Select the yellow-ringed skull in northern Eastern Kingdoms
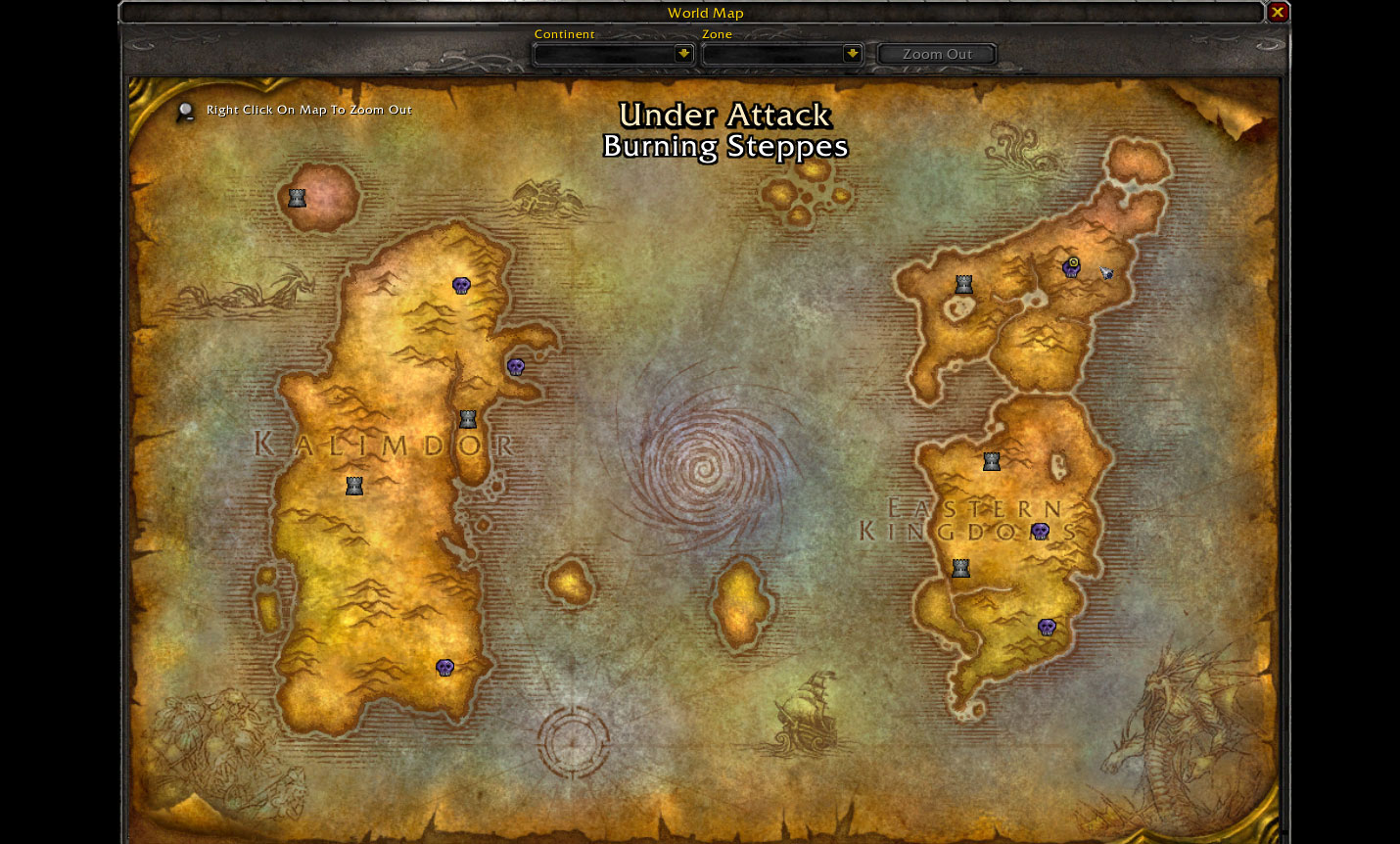This screenshot has width=1400, height=844. (1071, 267)
